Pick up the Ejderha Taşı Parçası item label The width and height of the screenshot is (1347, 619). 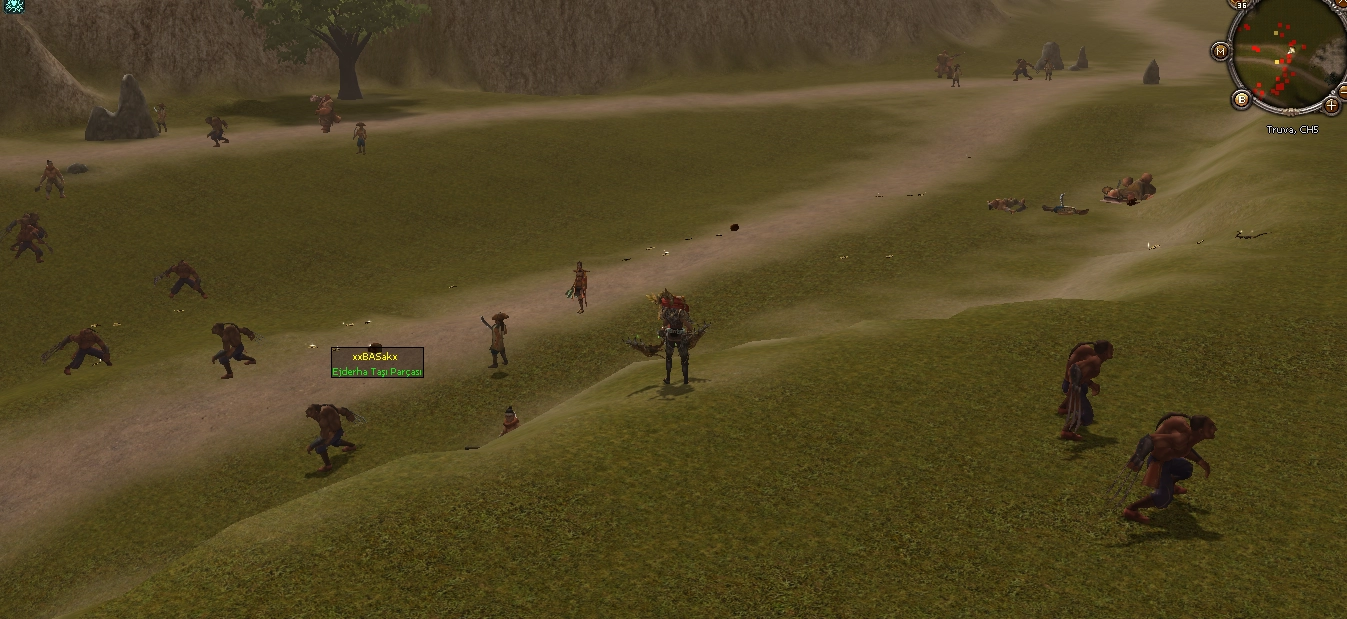coord(377,372)
